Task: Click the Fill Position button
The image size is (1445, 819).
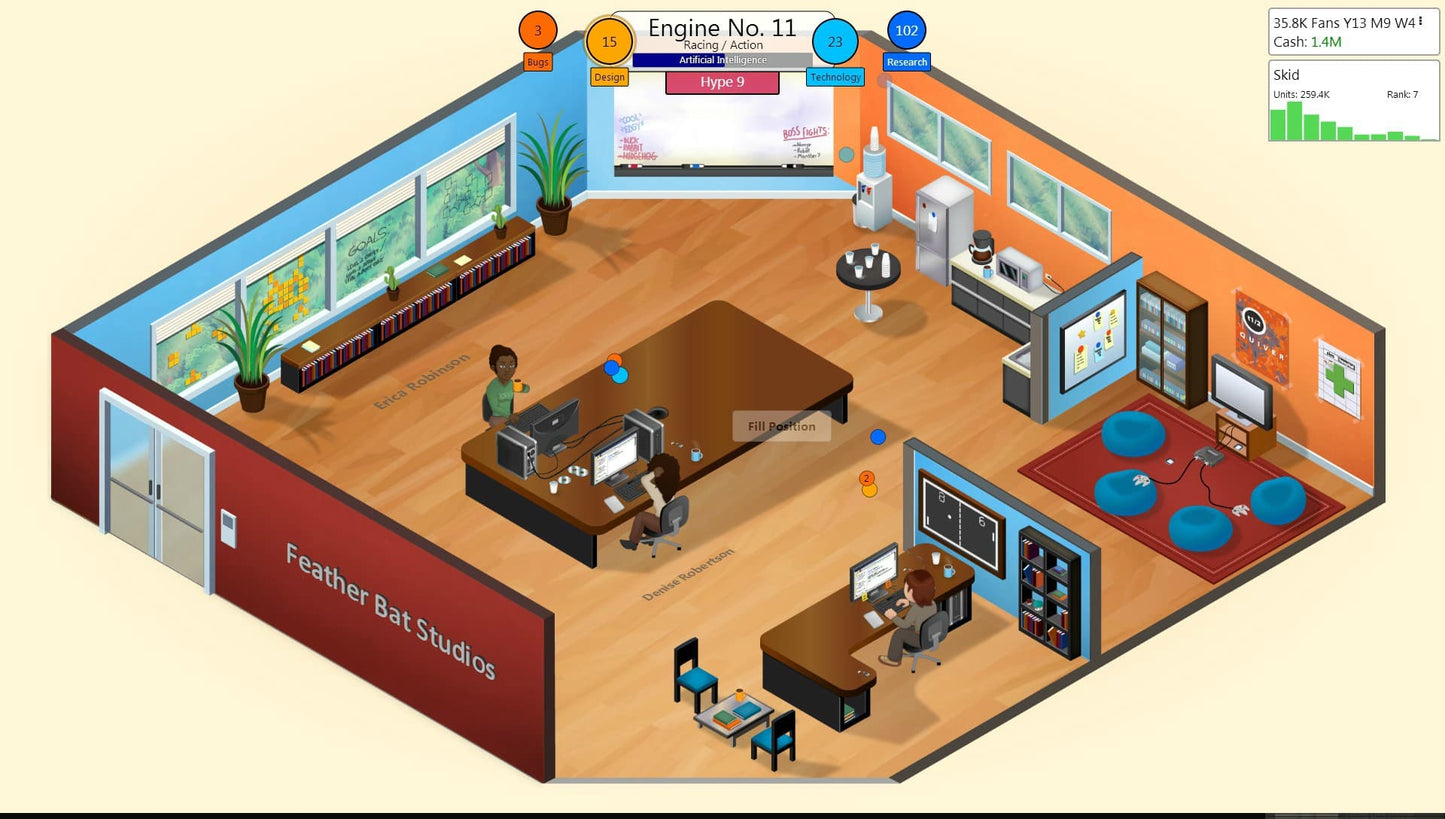Action: click(x=782, y=426)
